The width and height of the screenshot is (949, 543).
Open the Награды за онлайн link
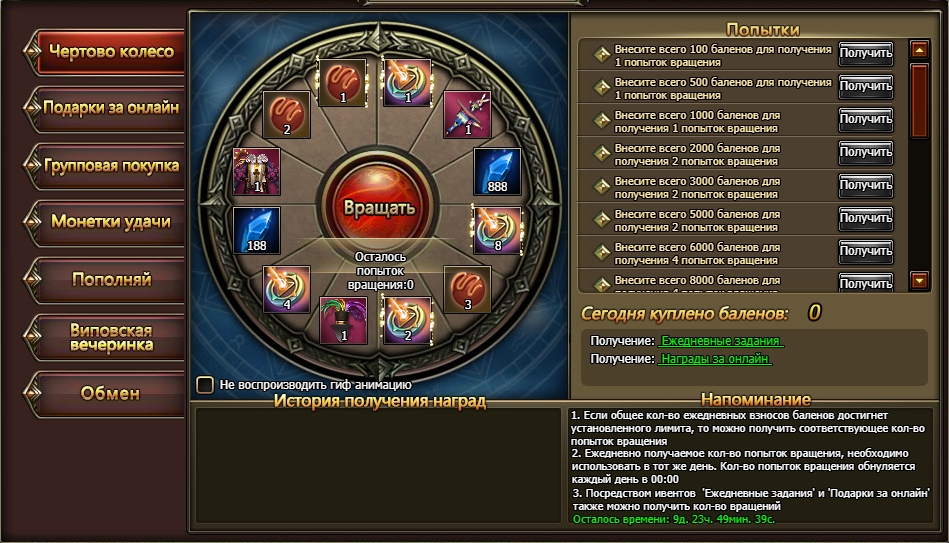click(715, 359)
